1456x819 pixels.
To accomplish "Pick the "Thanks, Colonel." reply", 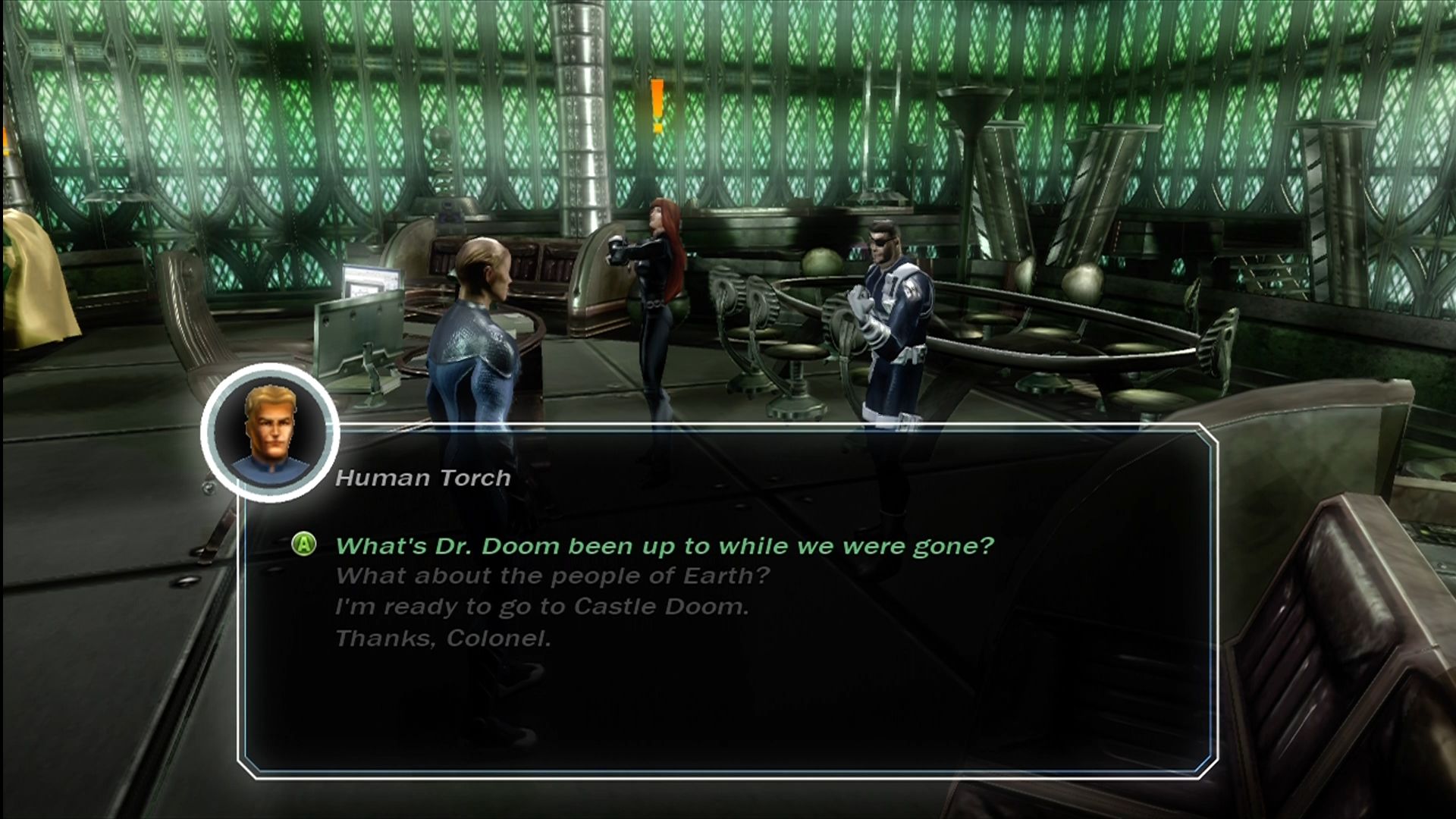I will tap(443, 639).
